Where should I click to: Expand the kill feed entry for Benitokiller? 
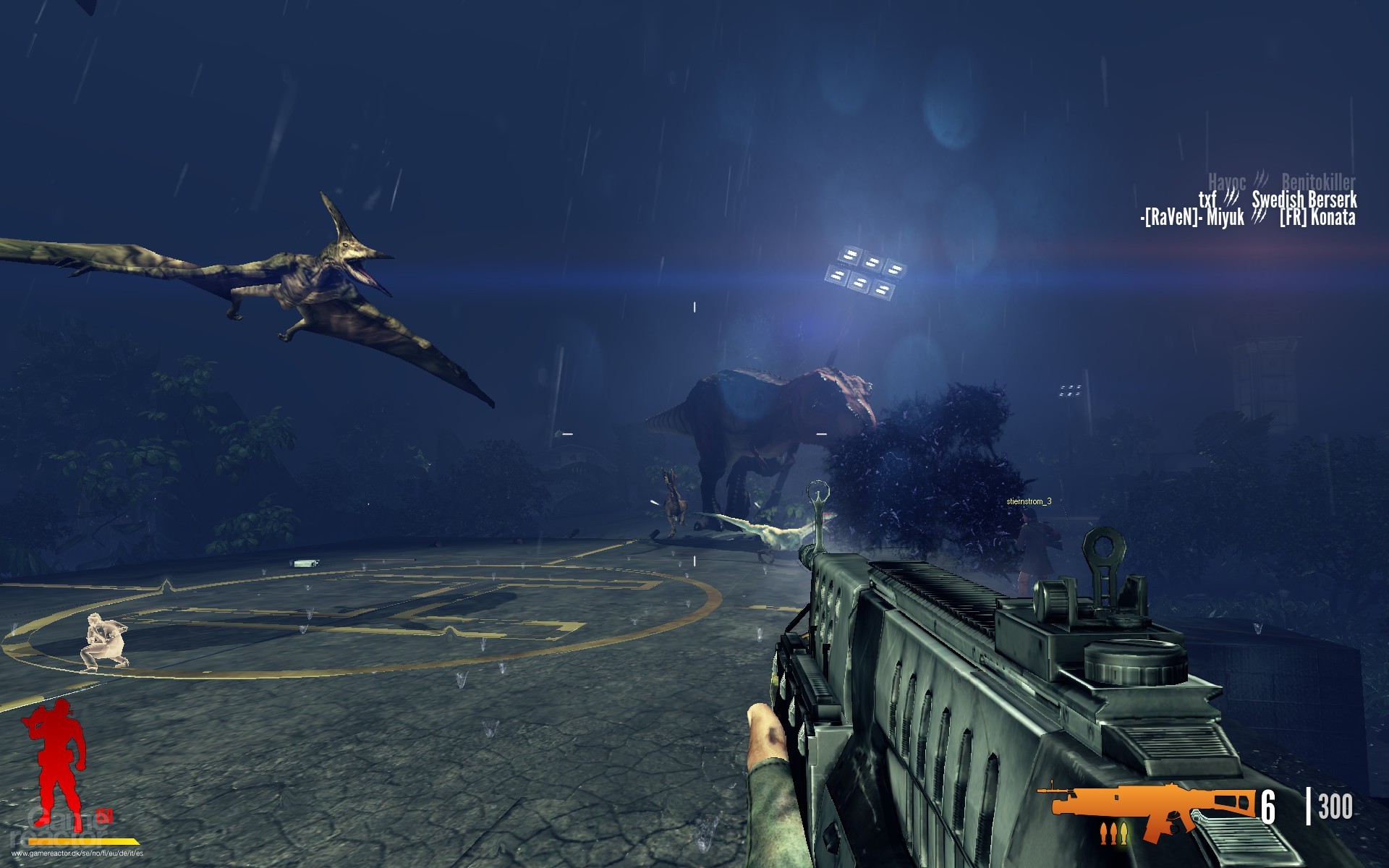click(x=1319, y=181)
